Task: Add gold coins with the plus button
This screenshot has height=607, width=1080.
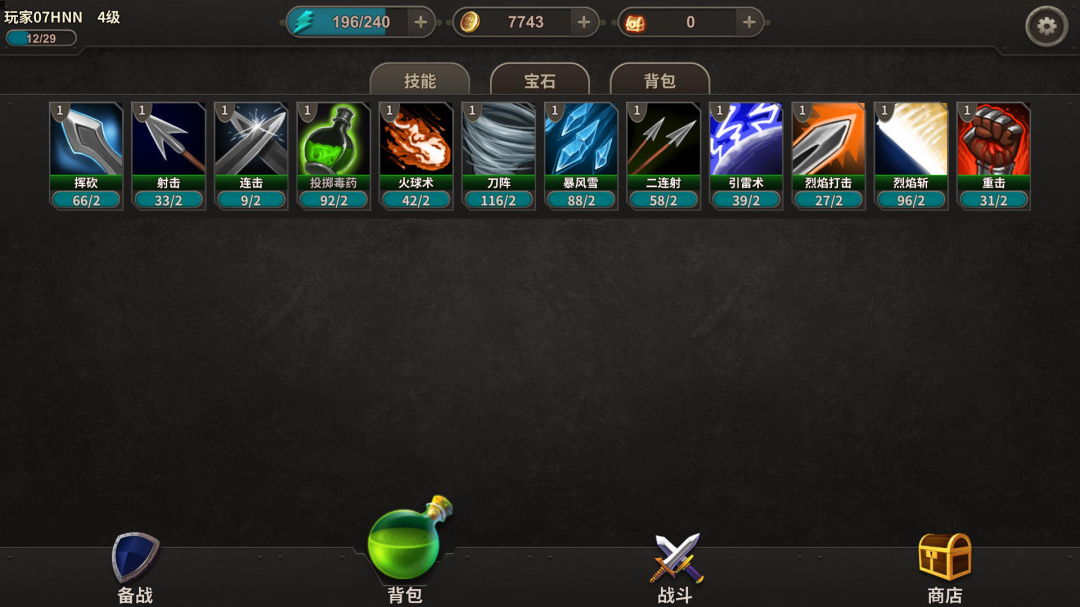Action: coord(584,22)
